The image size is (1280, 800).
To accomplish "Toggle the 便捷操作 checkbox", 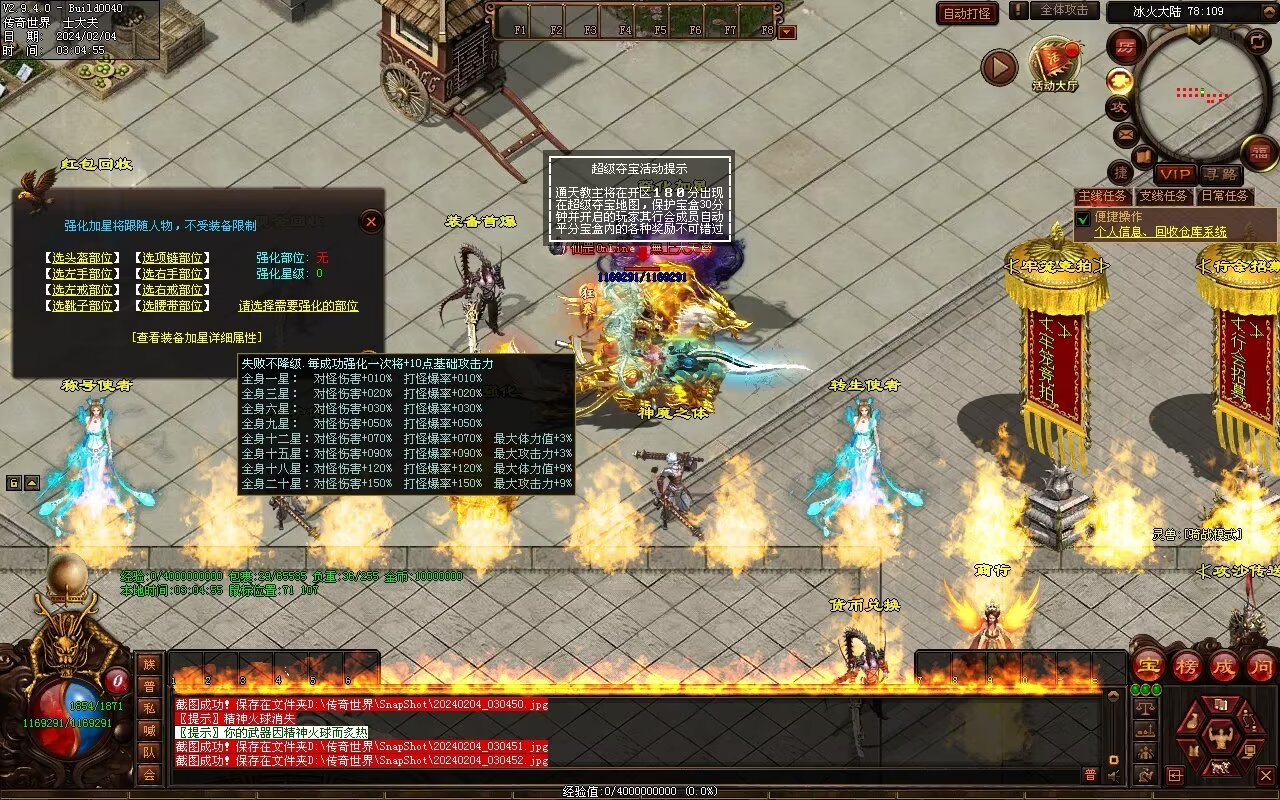I will click(1083, 218).
